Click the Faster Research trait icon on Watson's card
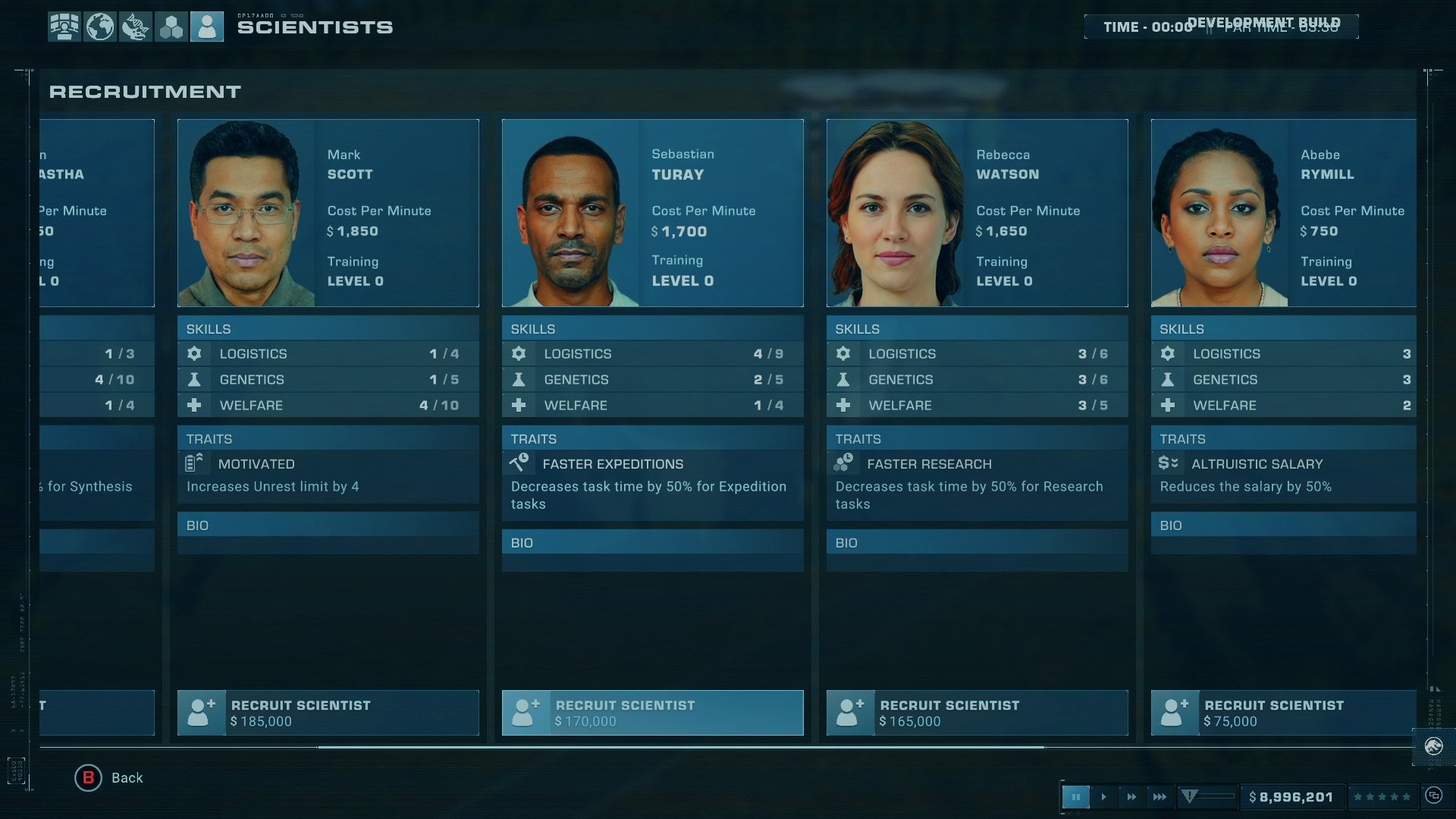This screenshot has width=1456, height=819. [x=843, y=463]
